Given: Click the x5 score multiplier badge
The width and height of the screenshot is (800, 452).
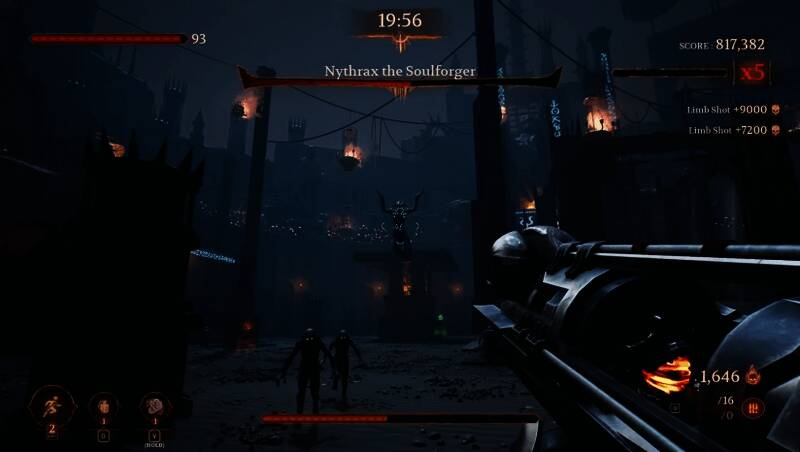Looking at the screenshot, I should tap(751, 72).
